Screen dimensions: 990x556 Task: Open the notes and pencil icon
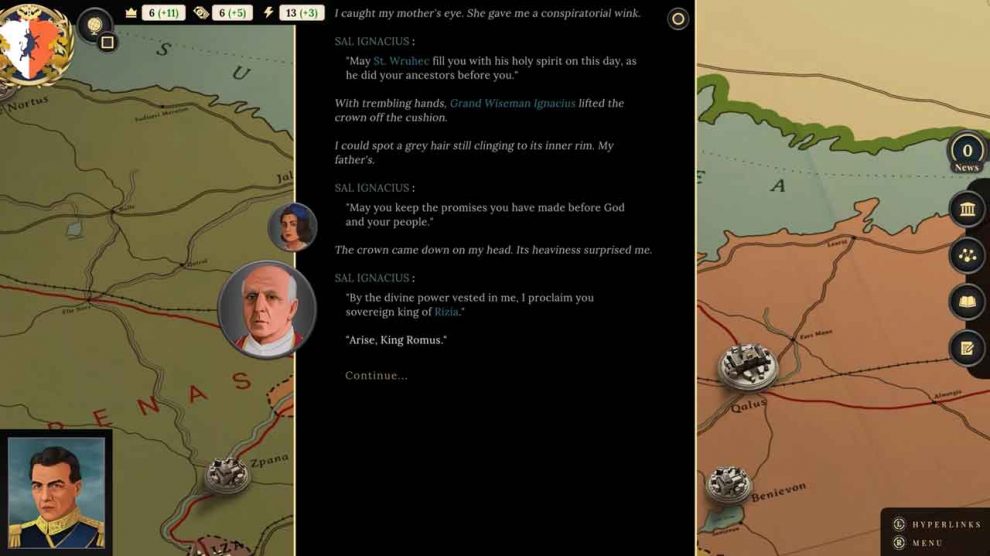967,348
